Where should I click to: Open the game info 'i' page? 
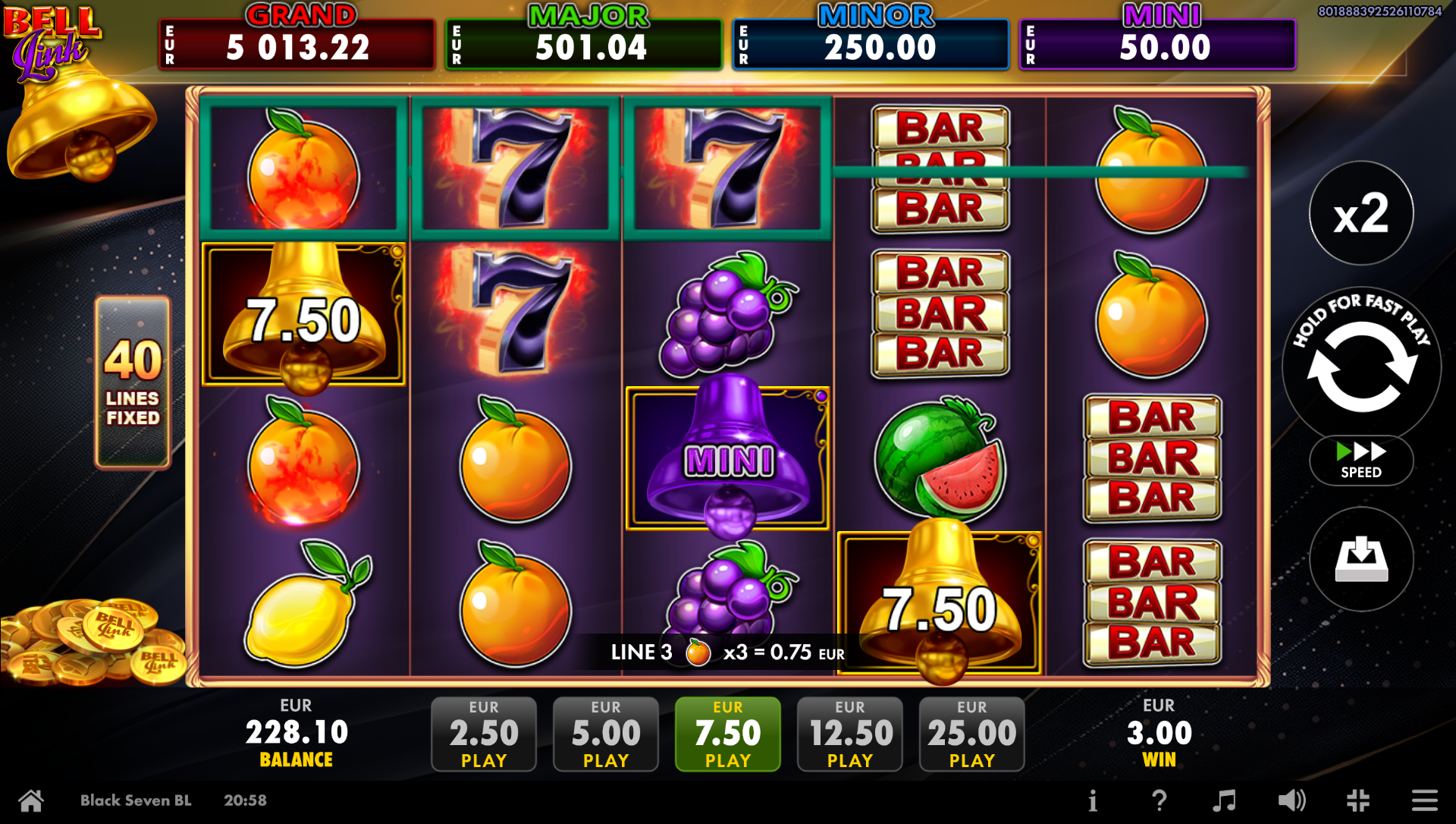click(x=1093, y=800)
